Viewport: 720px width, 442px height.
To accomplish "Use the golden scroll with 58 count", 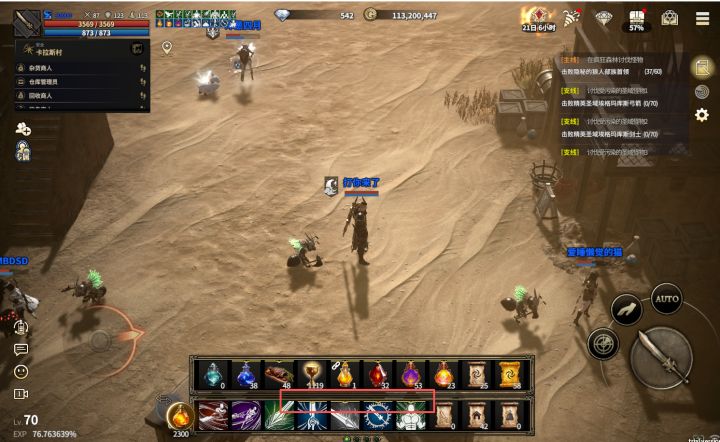I will (509, 373).
